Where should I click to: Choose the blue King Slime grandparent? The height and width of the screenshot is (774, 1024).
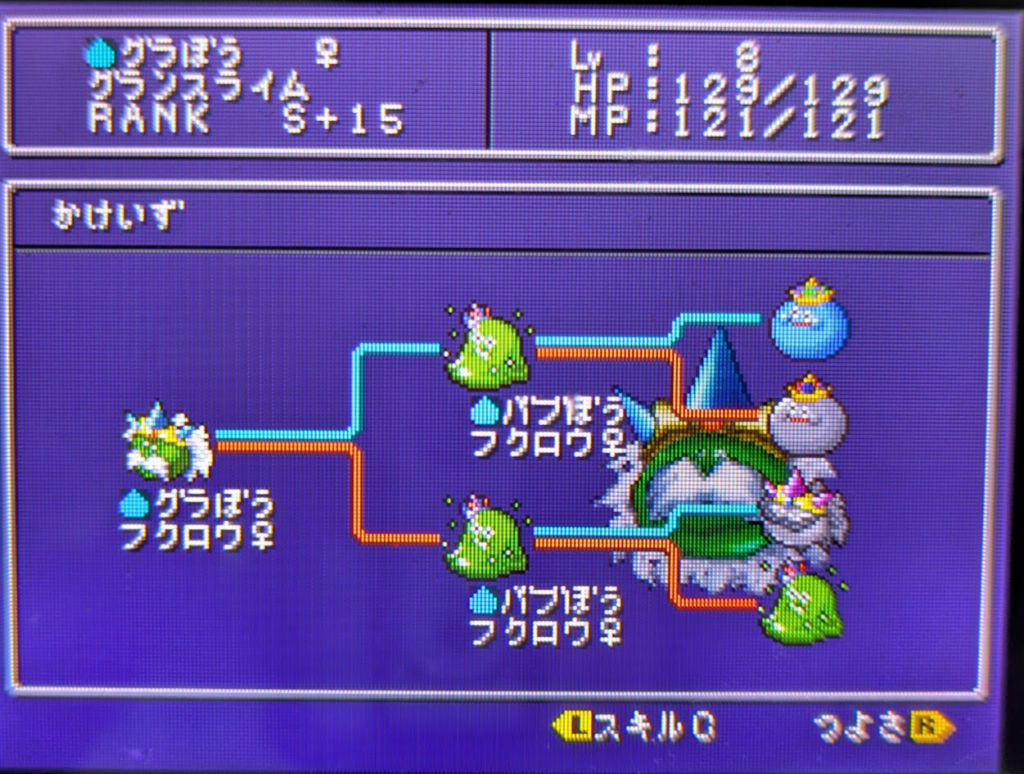809,320
